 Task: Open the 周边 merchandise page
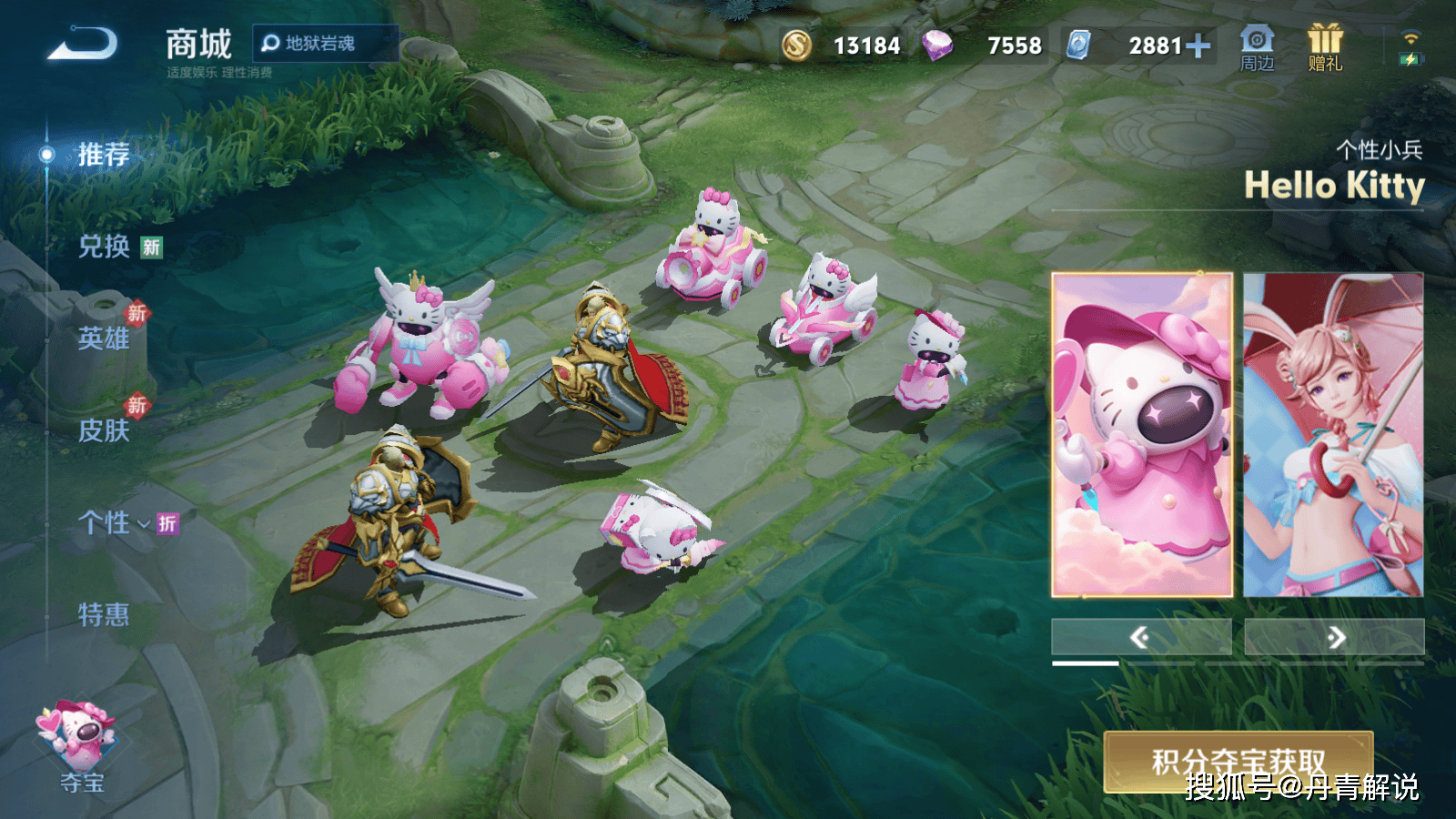tap(1257, 48)
